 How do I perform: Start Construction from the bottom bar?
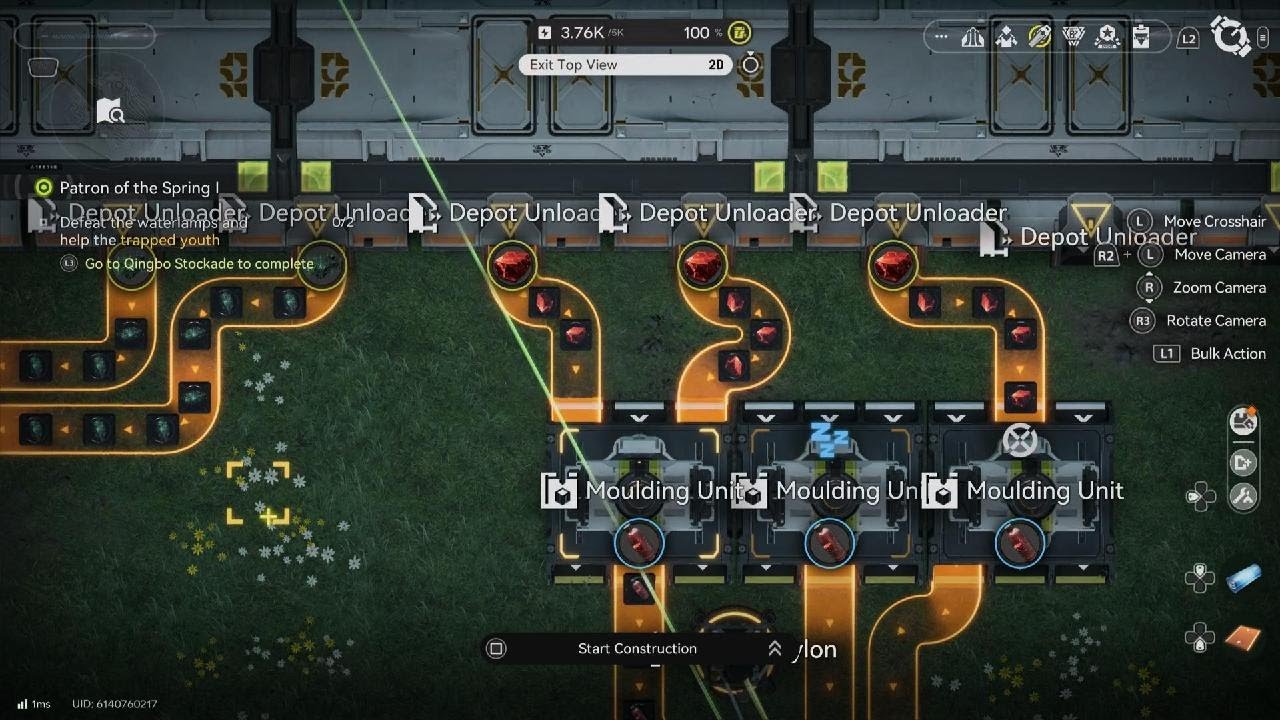637,649
